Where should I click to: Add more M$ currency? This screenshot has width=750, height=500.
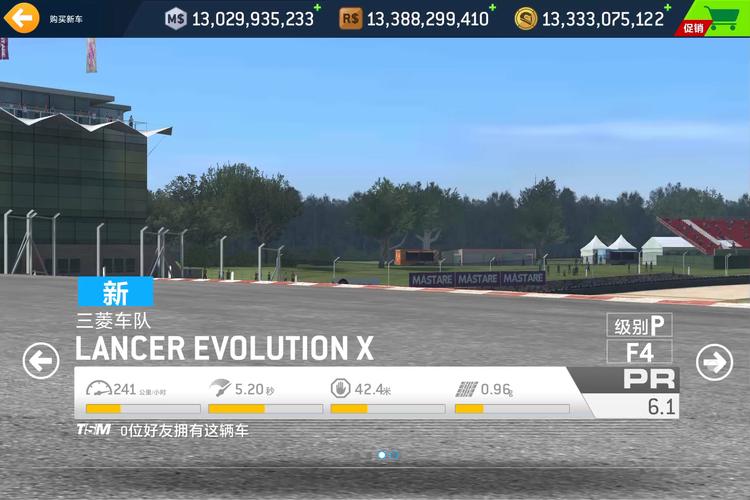(x=317, y=9)
